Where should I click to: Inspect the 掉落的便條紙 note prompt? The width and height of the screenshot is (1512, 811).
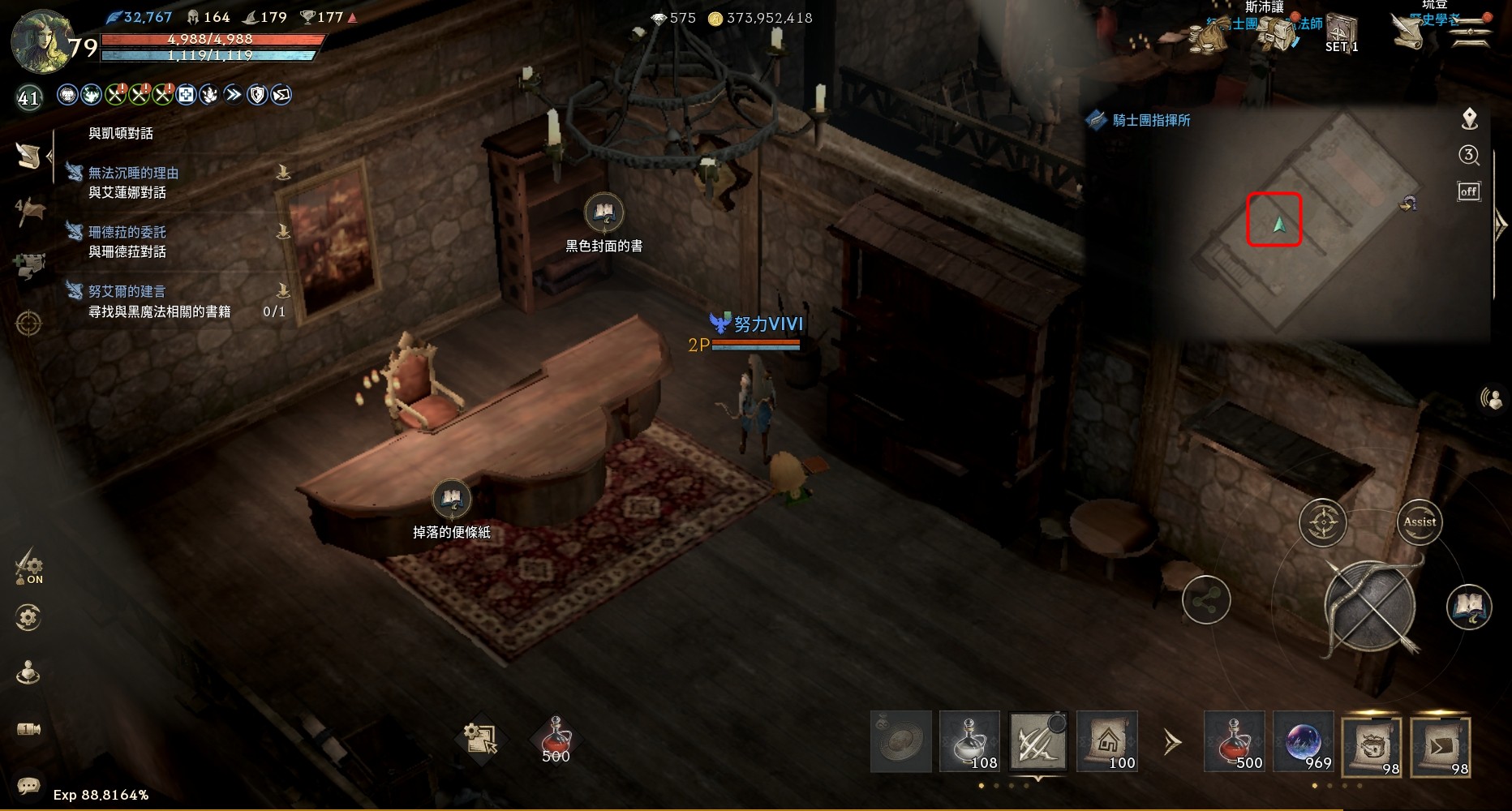coord(451,499)
